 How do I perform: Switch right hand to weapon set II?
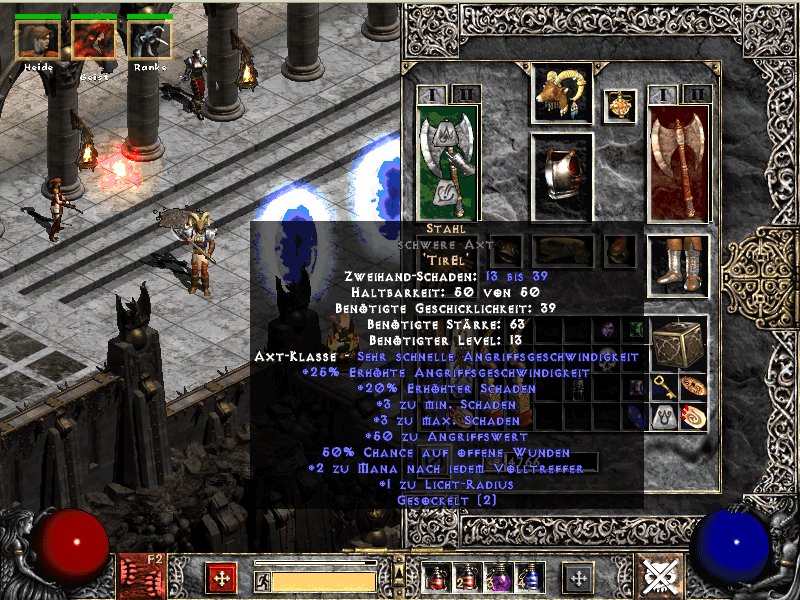coord(697,95)
